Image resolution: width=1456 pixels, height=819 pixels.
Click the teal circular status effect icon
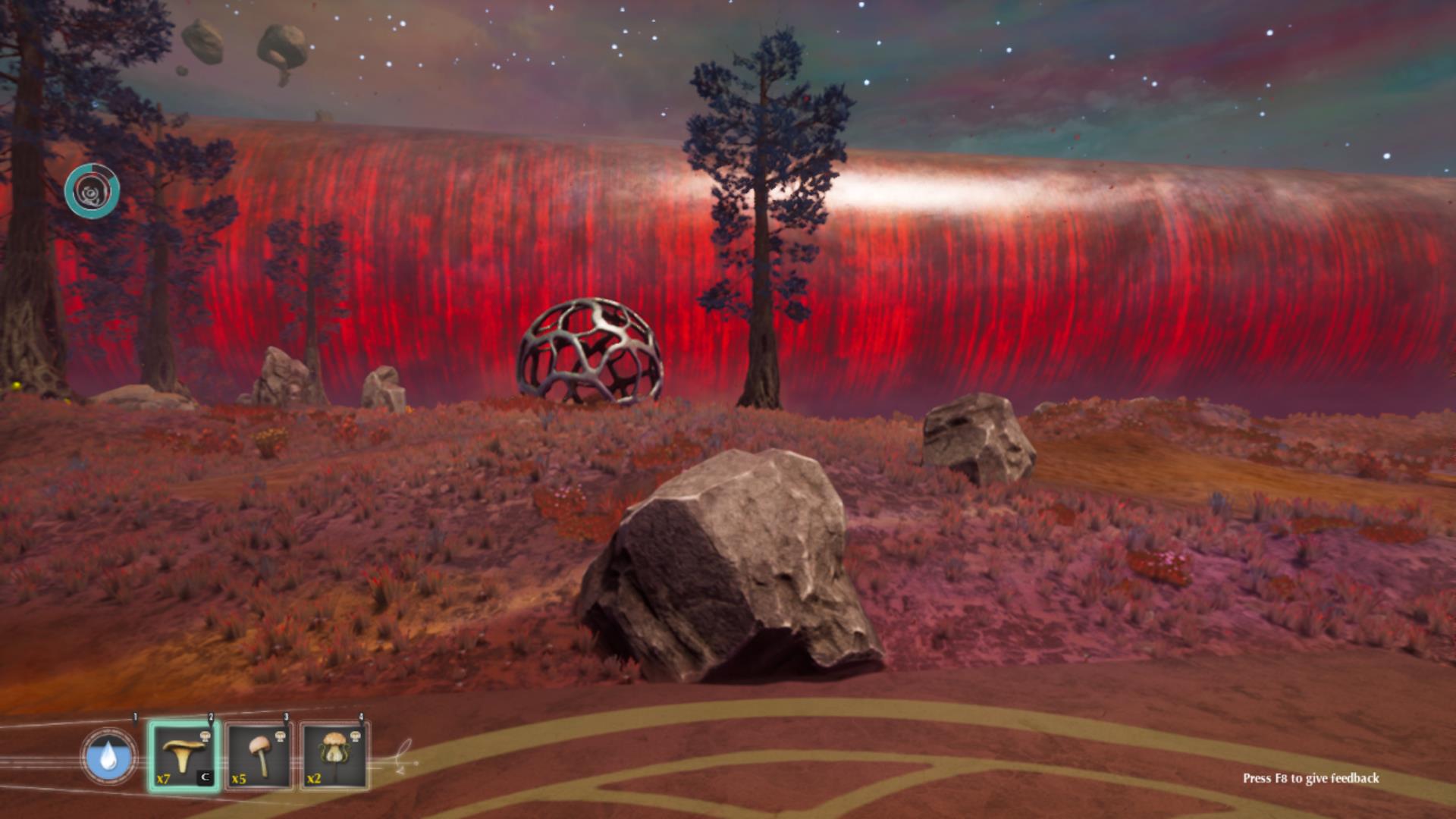[93, 192]
